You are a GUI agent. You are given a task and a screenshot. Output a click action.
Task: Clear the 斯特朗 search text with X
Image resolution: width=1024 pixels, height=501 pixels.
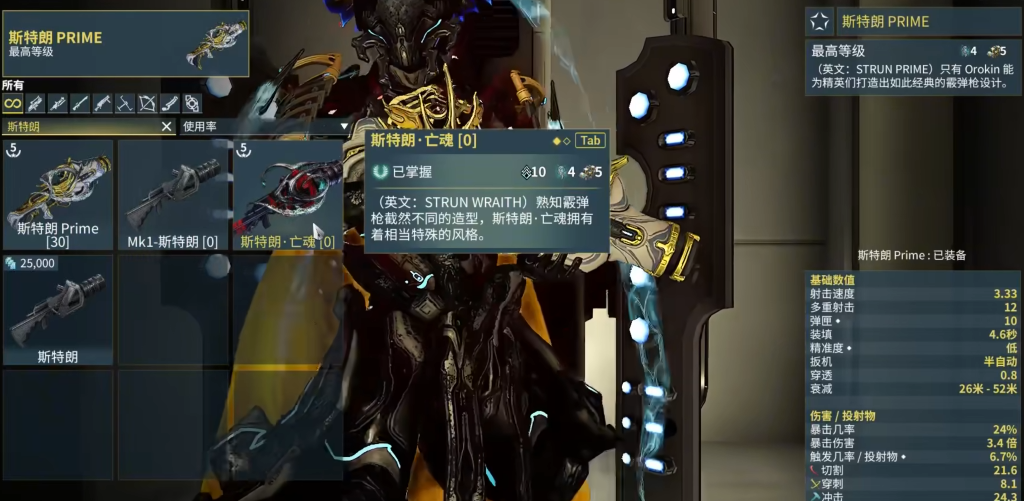point(167,127)
